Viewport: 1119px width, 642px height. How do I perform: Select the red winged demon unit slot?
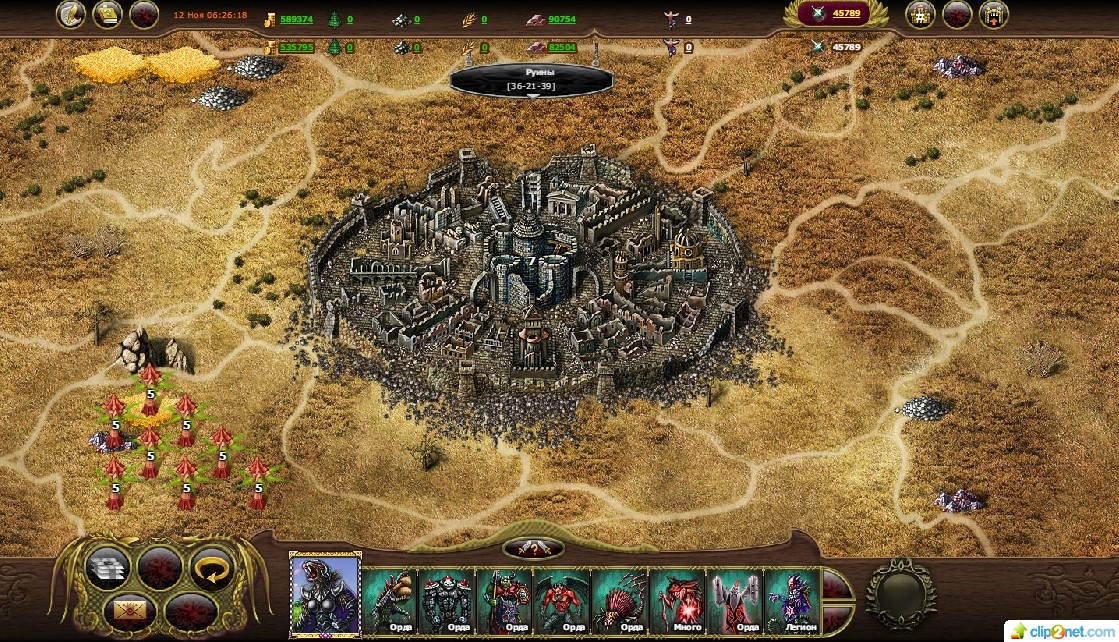coord(562,600)
